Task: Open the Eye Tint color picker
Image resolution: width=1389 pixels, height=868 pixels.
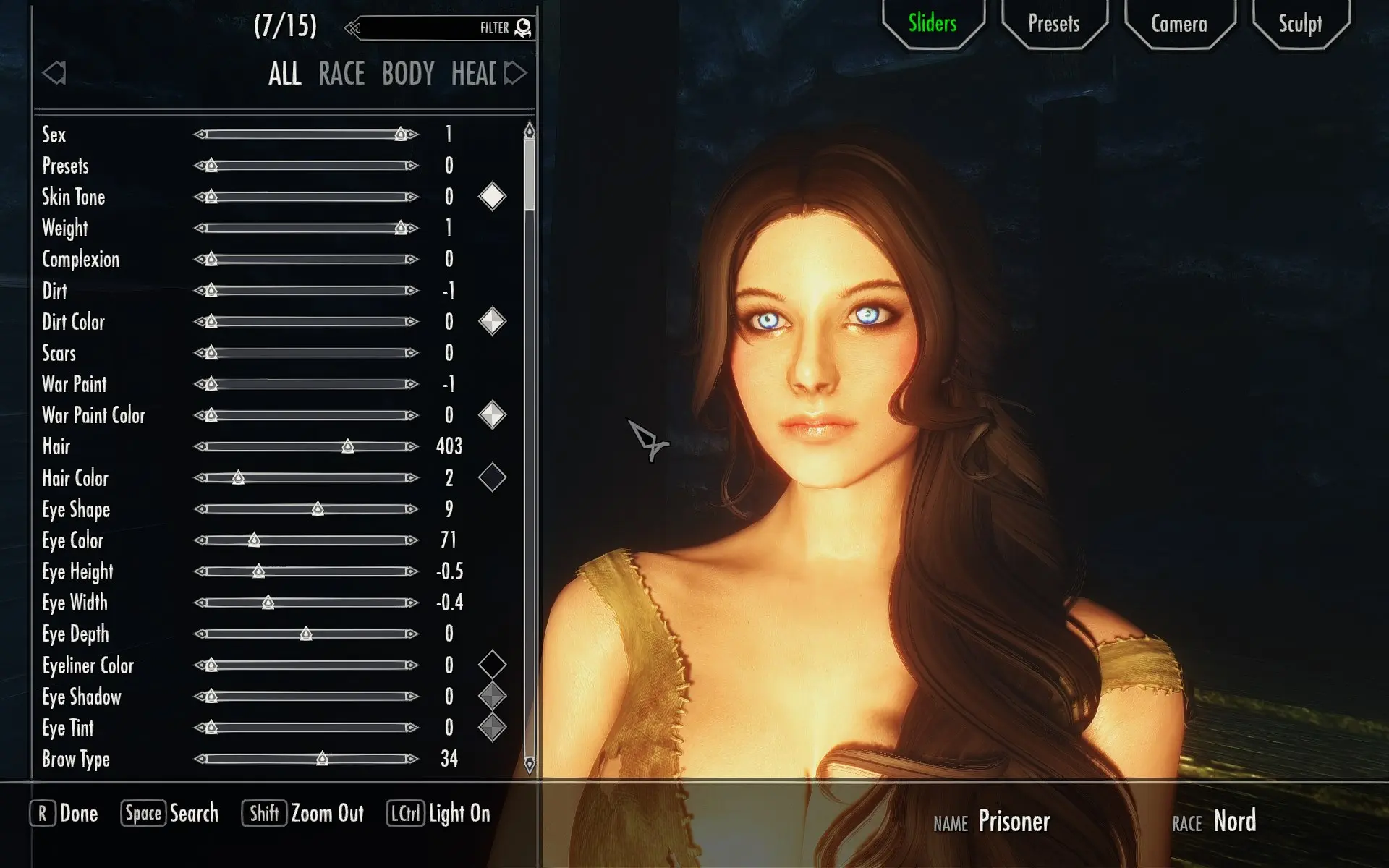Action: click(x=493, y=727)
